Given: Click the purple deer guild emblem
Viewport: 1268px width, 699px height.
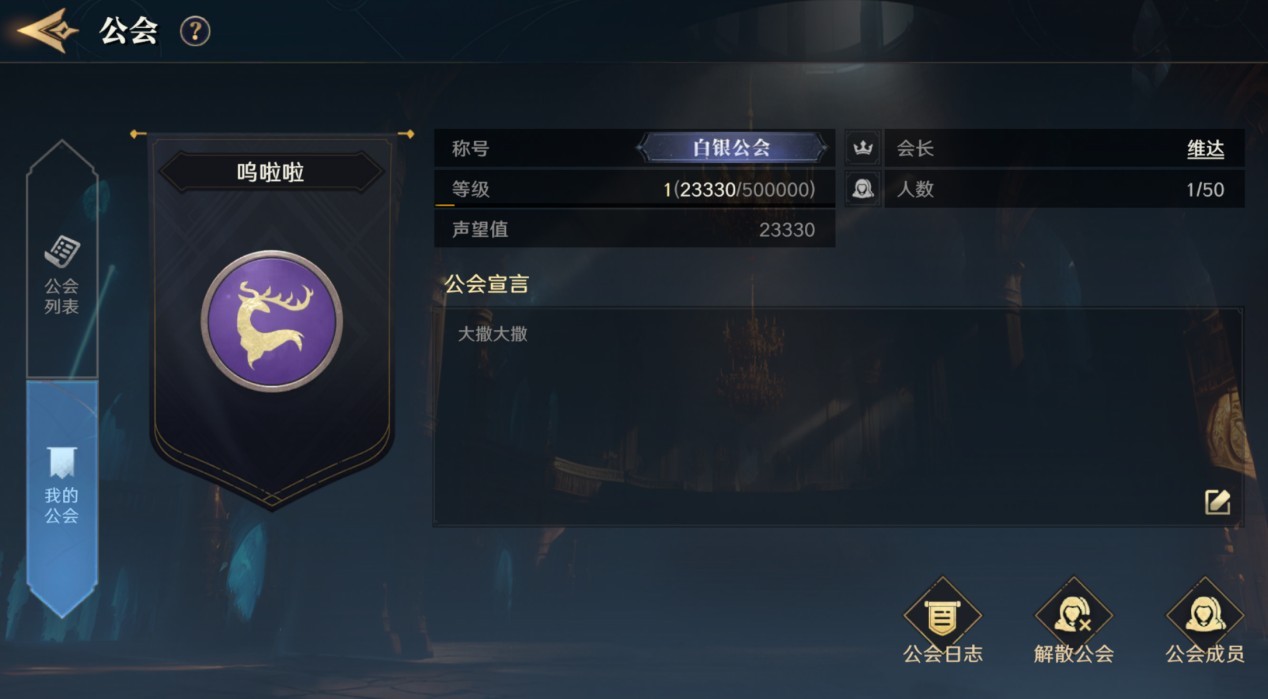Looking at the screenshot, I should [x=272, y=321].
